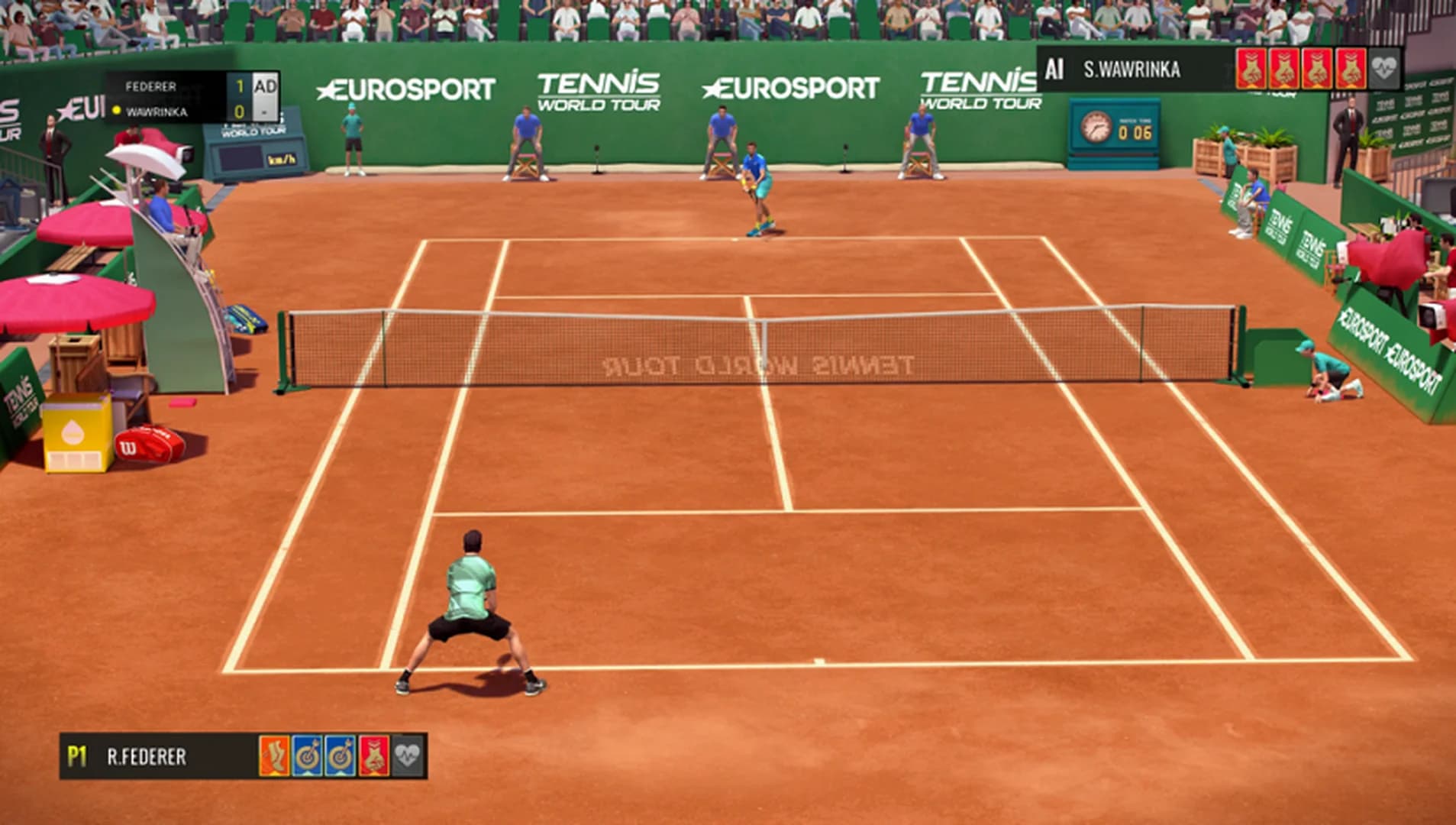Viewport: 1456px width, 825px height.
Task: Select Federer's orange speed boost card
Action: (275, 756)
